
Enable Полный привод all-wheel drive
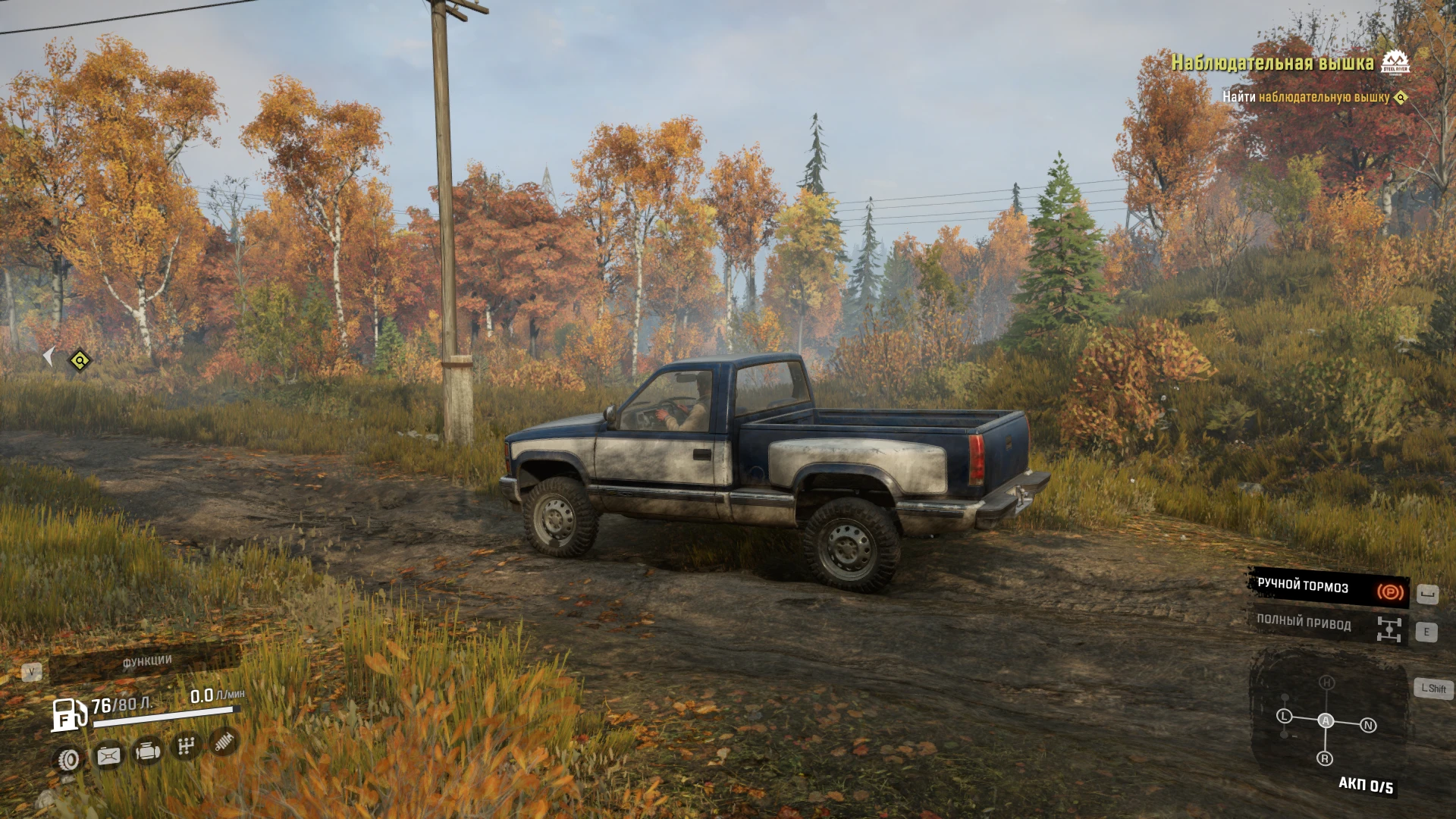(1329, 626)
